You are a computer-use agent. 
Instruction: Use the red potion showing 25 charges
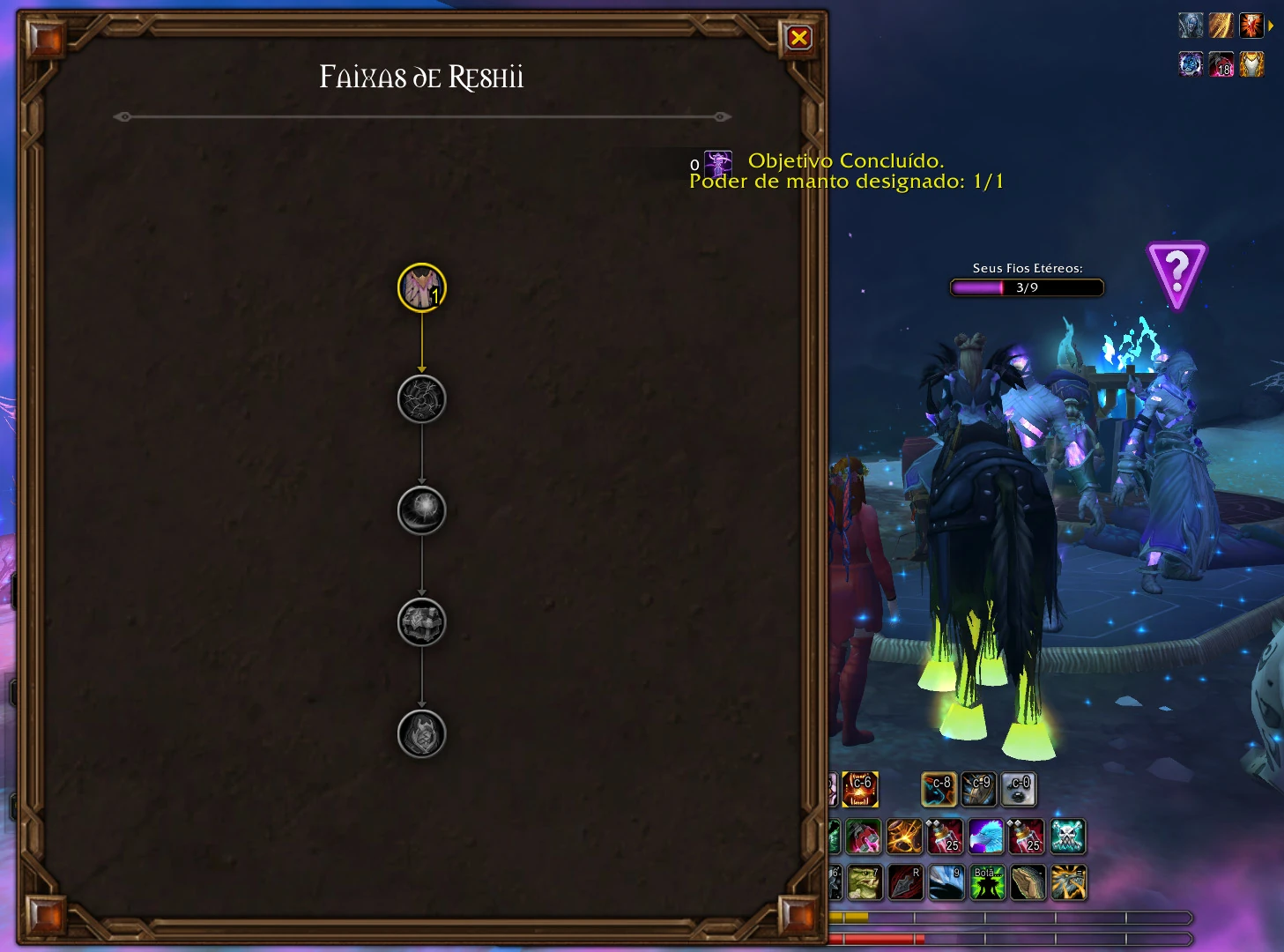946,837
